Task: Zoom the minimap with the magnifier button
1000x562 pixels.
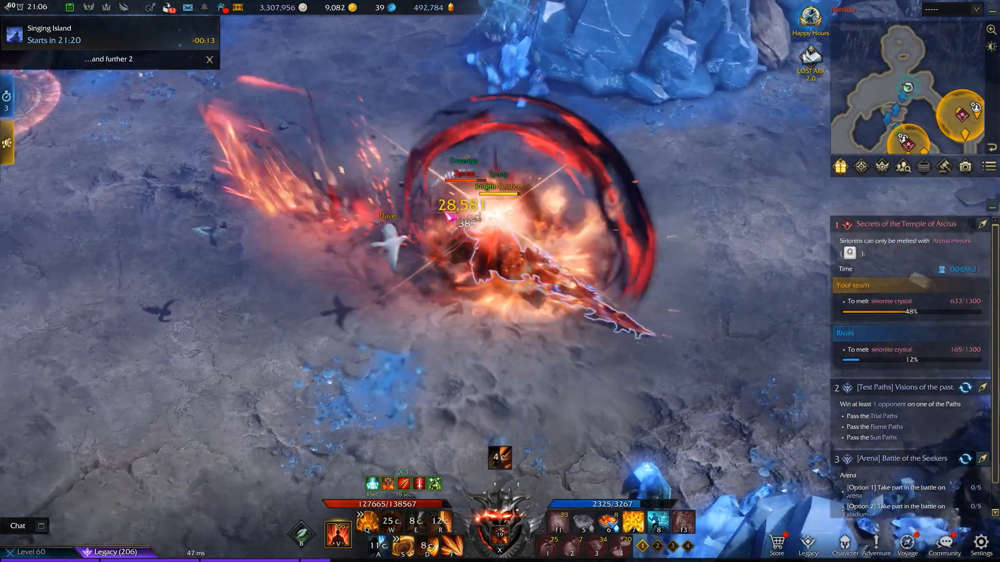Action: pyautogui.click(x=990, y=30)
